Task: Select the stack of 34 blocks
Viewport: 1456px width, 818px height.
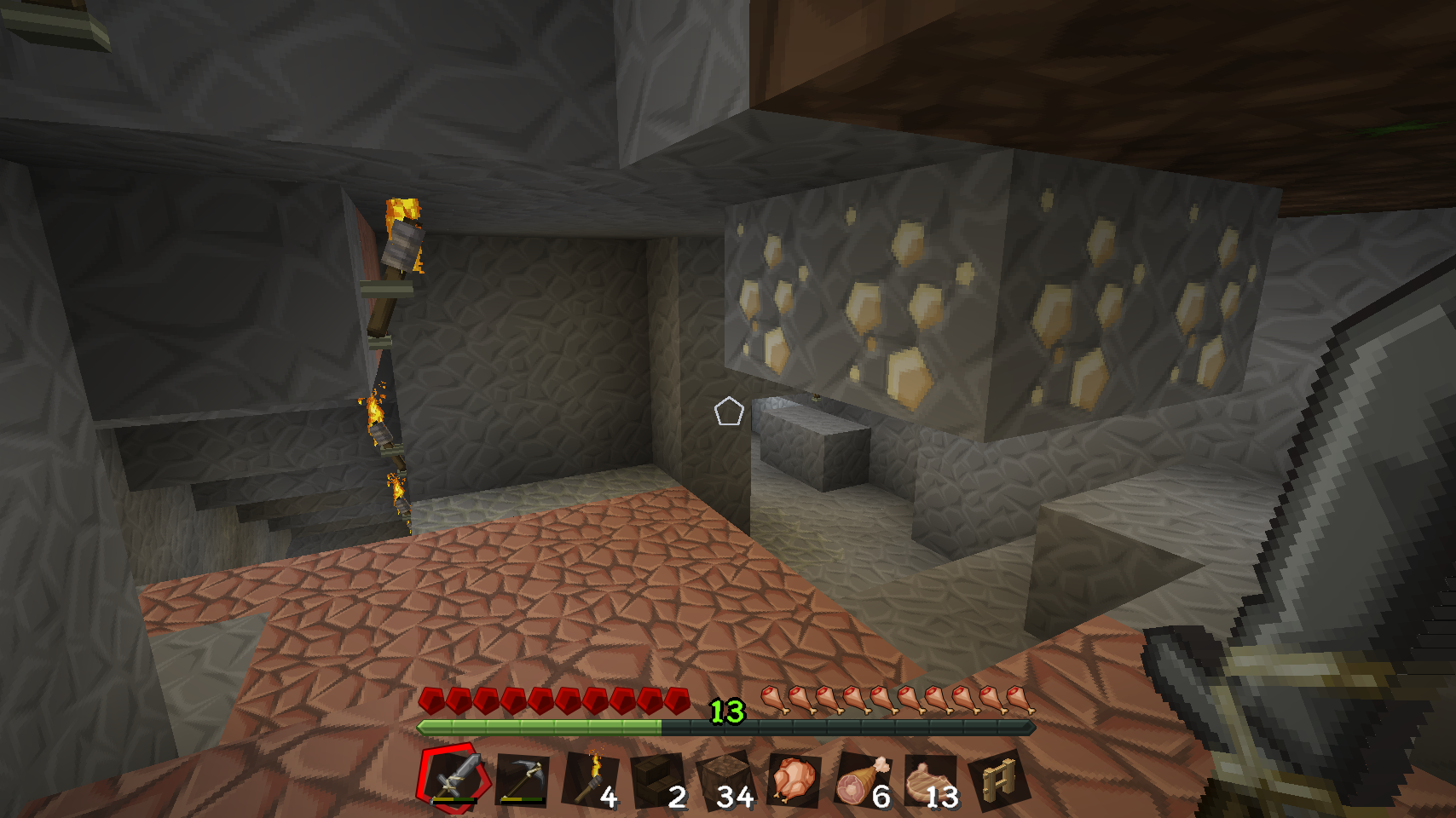Action: click(x=726, y=779)
